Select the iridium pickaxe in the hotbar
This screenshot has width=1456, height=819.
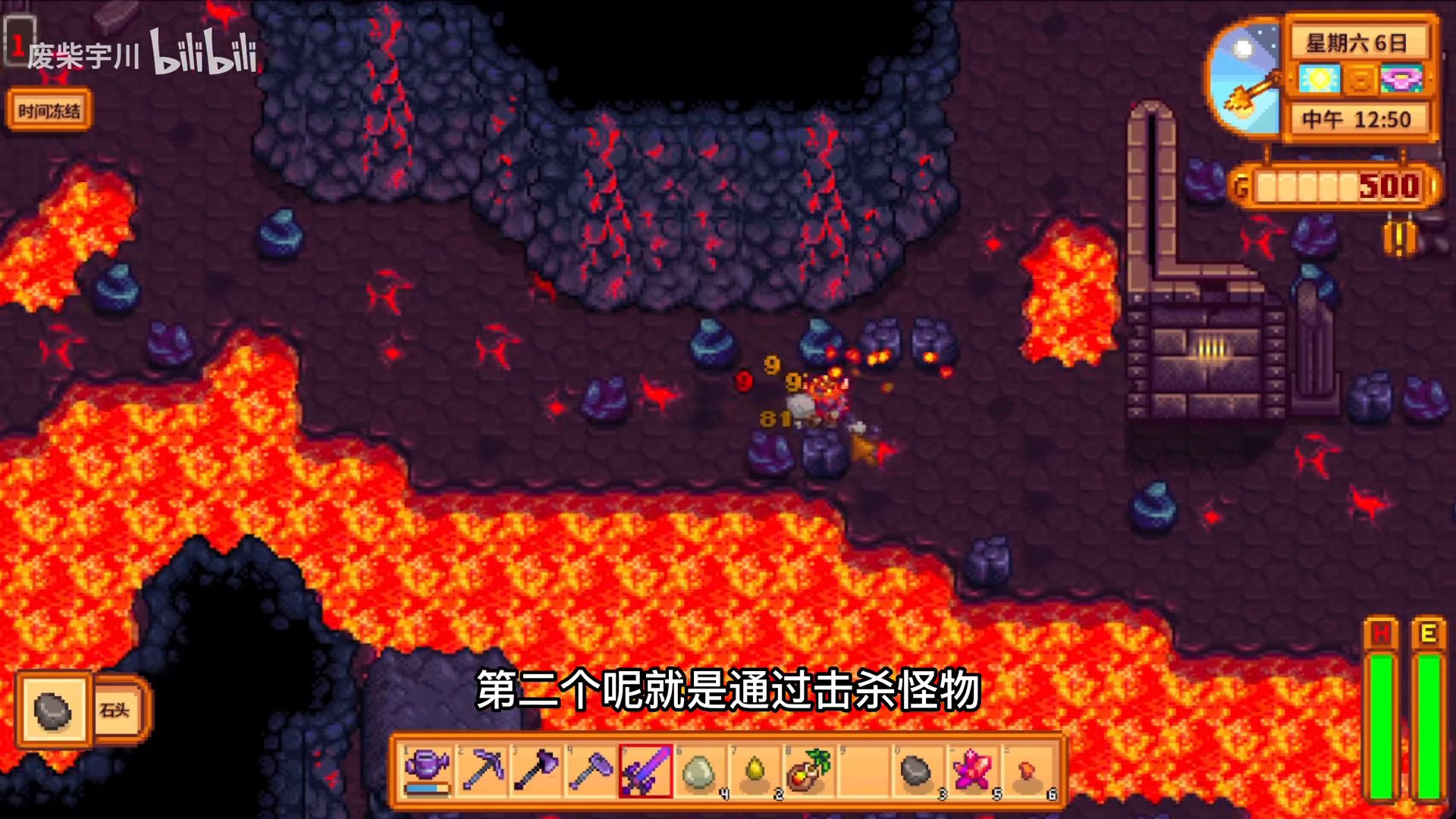click(x=483, y=770)
